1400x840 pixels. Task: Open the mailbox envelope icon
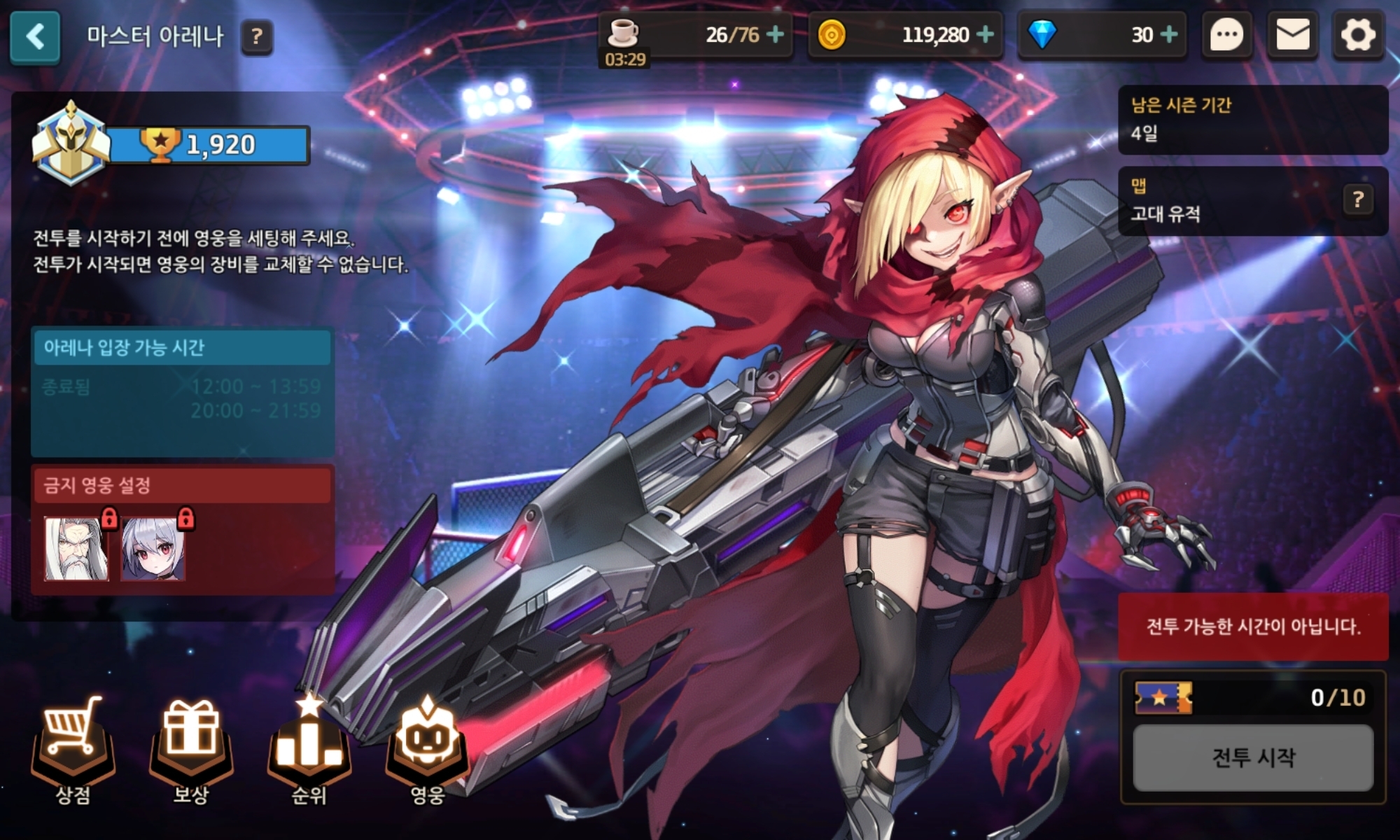pos(1292,35)
